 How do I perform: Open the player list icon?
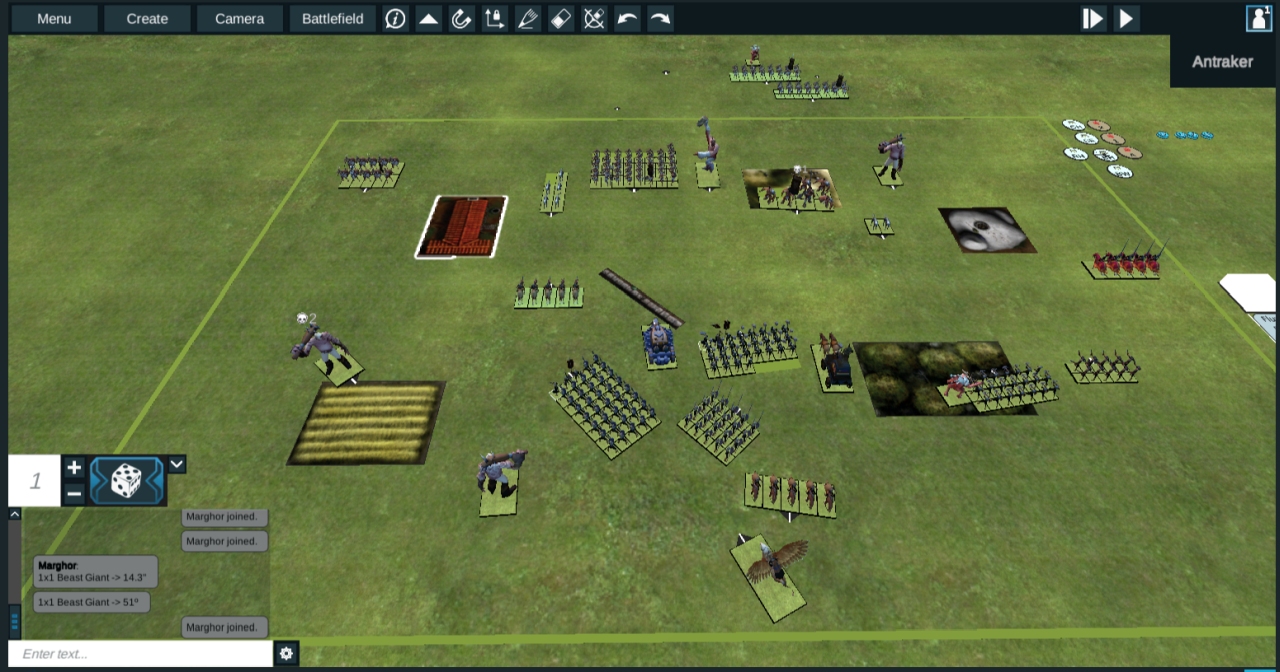pyautogui.click(x=1258, y=18)
